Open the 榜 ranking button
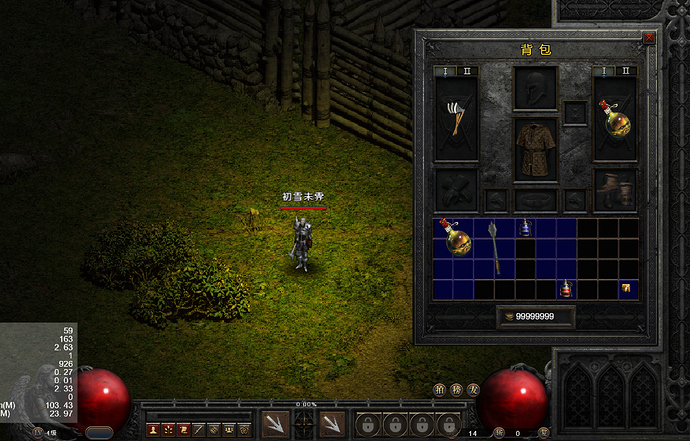Viewport: 690px width, 441px height. tap(456, 388)
